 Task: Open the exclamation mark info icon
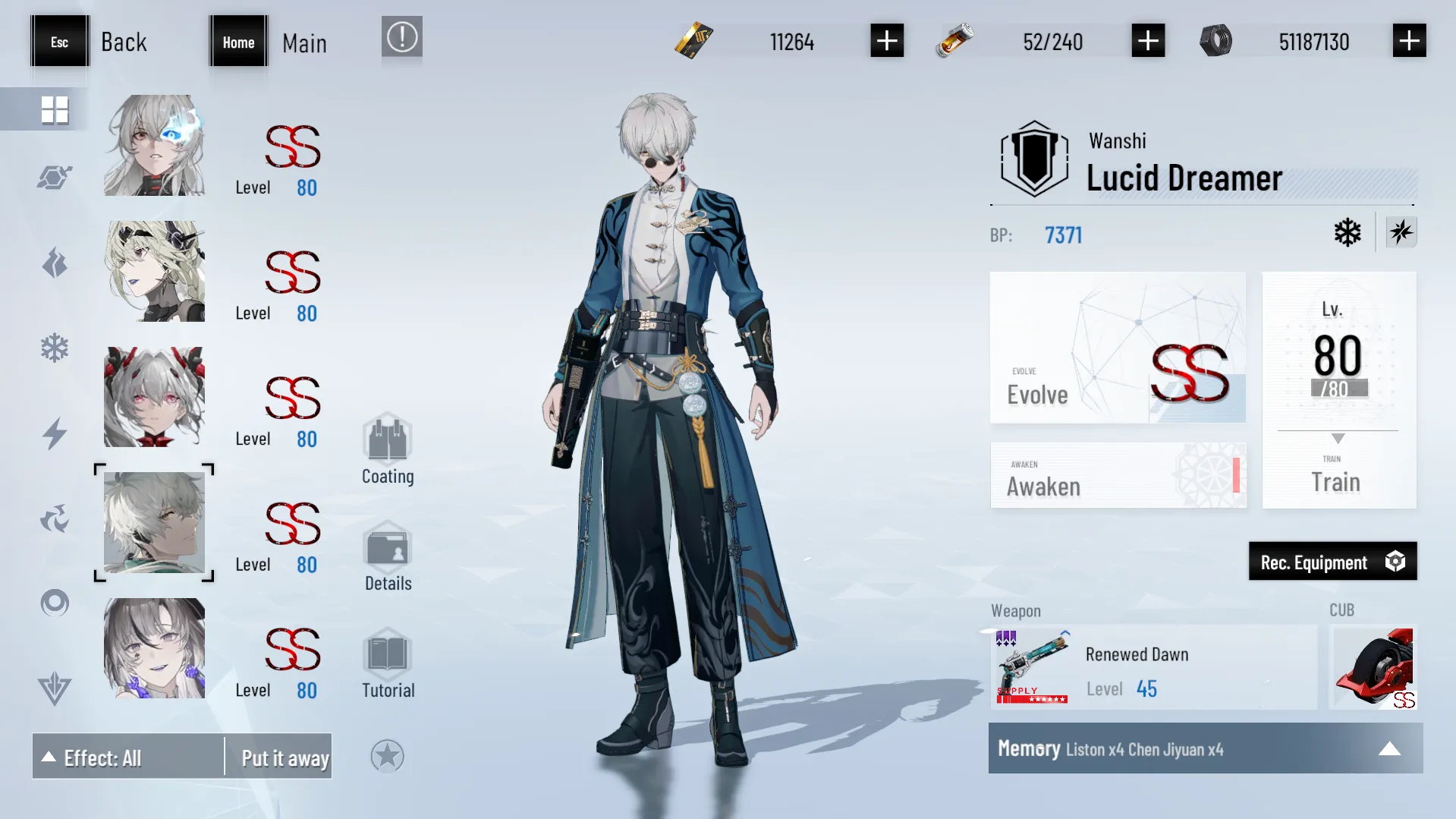pos(401,37)
